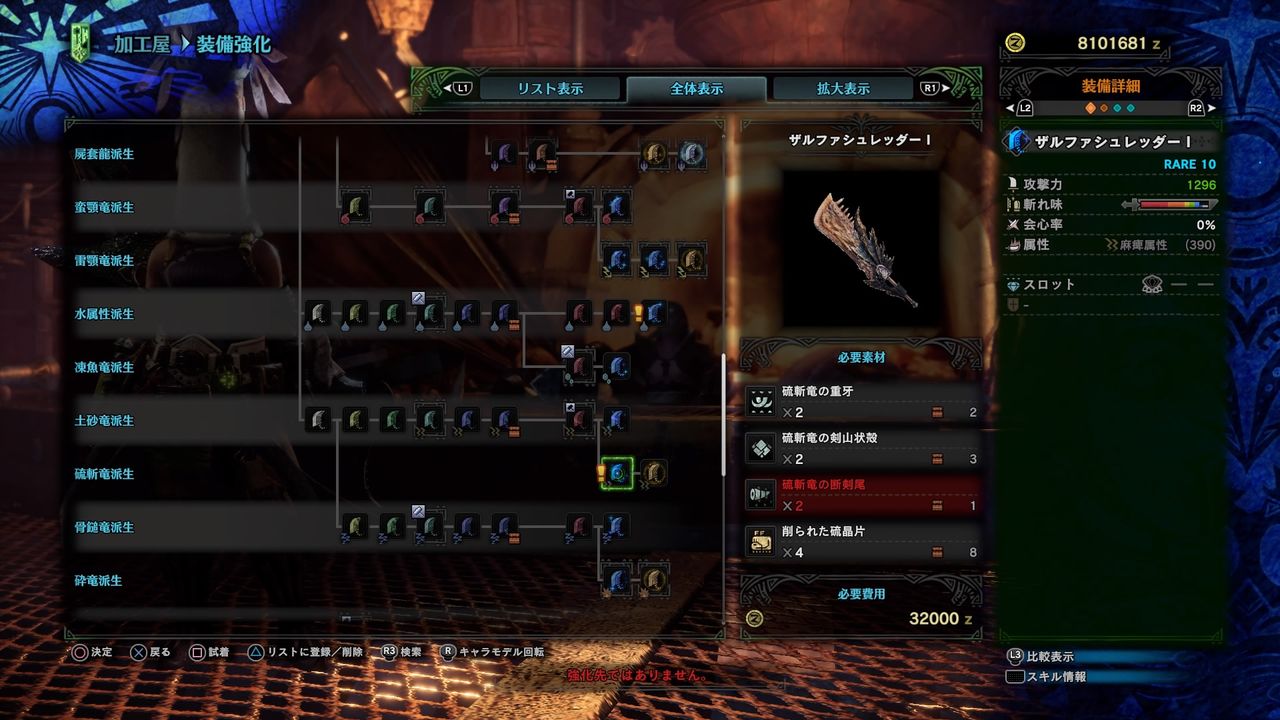1280x720 pixels.
Task: Click the R2 arrow on 装備詳細 panel
Action: coord(1213,105)
